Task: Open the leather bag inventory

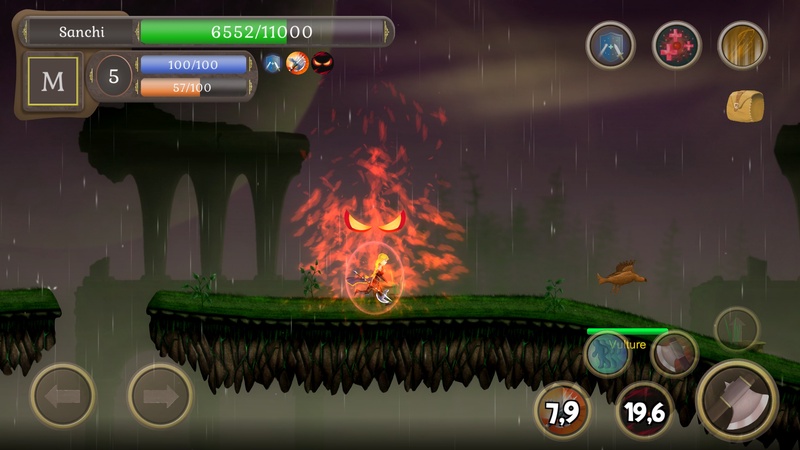Action: coord(744,105)
